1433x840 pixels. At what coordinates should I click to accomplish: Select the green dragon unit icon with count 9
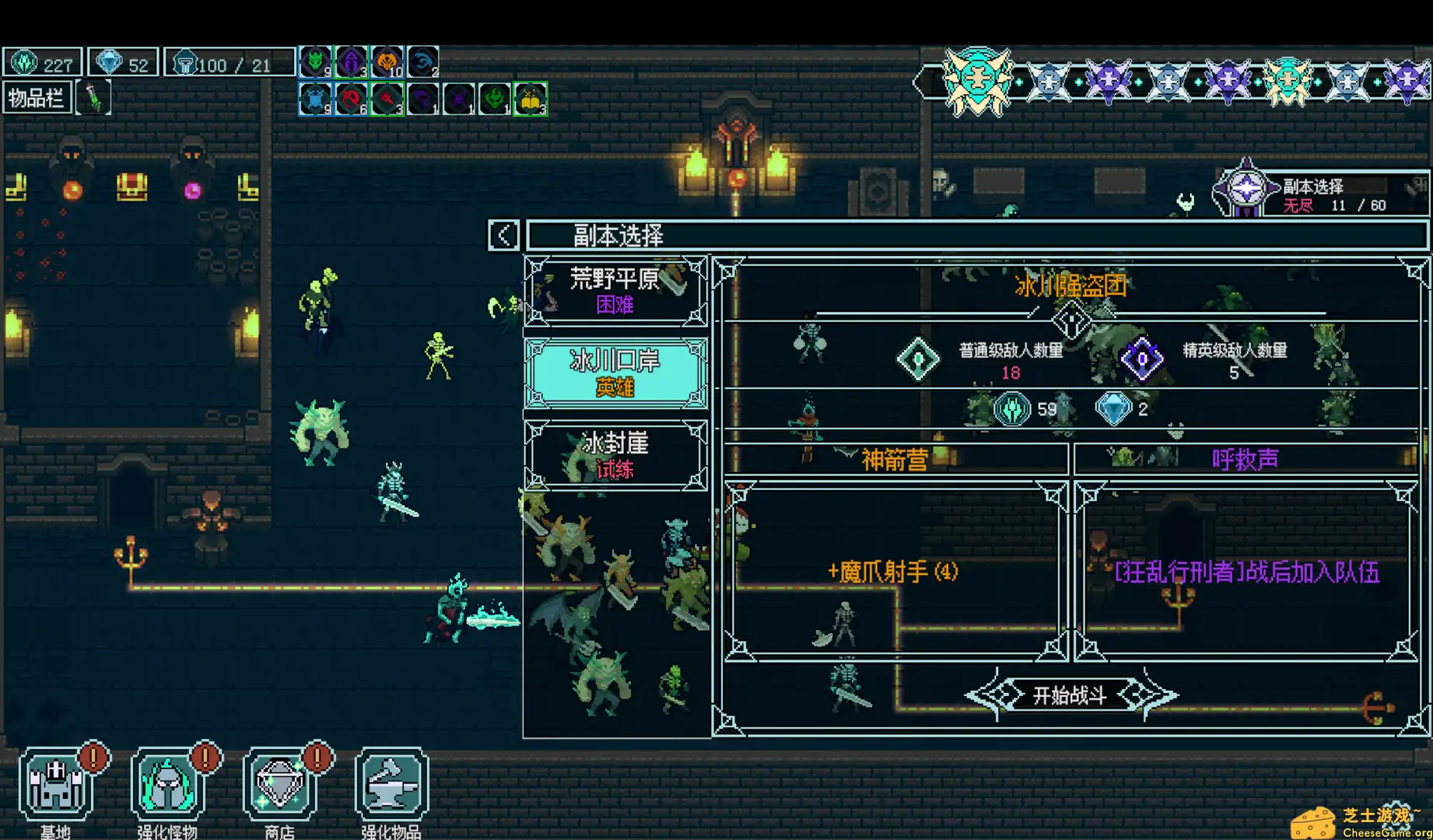[x=315, y=61]
